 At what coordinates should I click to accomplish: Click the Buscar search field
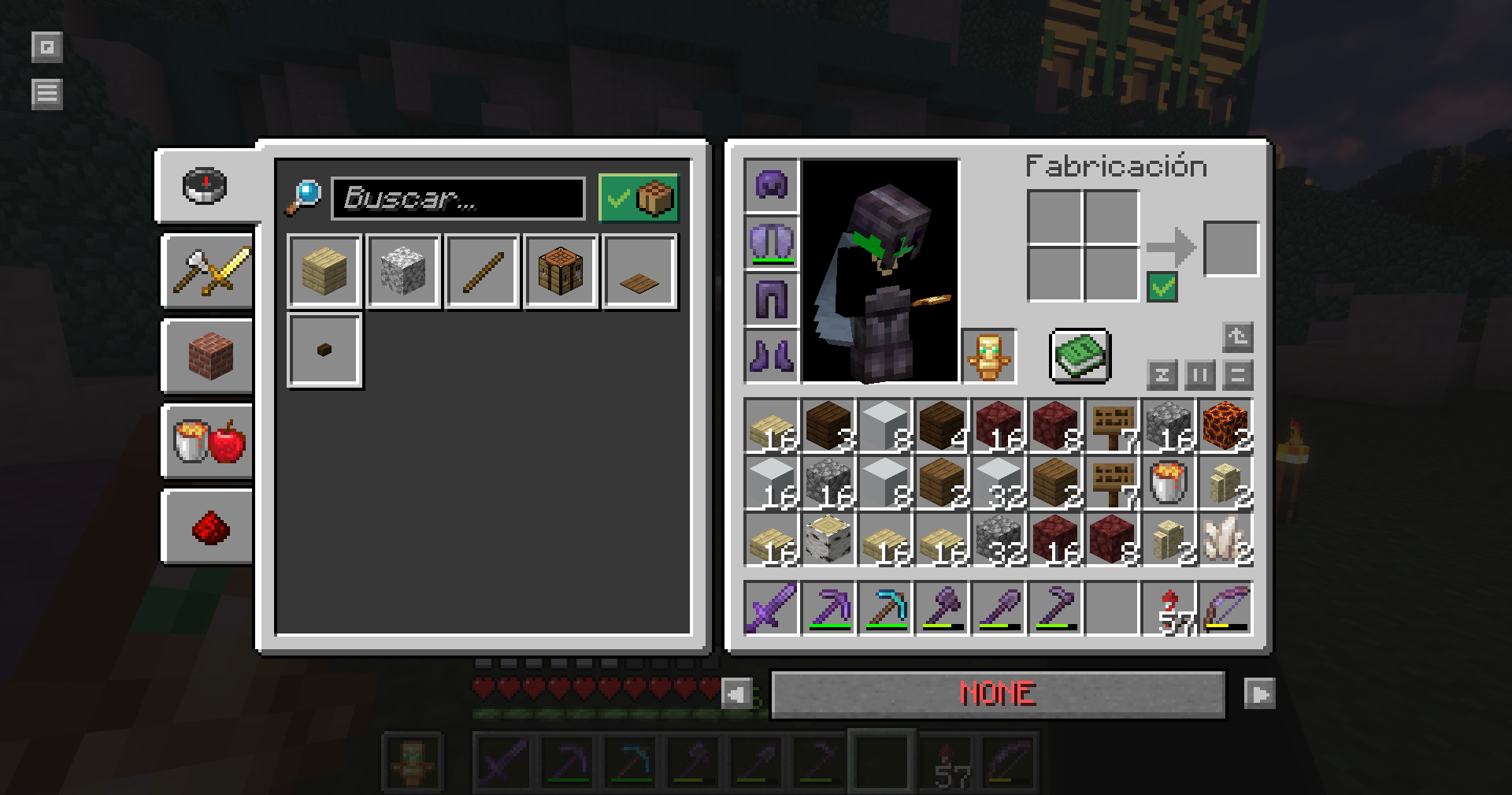tap(458, 198)
